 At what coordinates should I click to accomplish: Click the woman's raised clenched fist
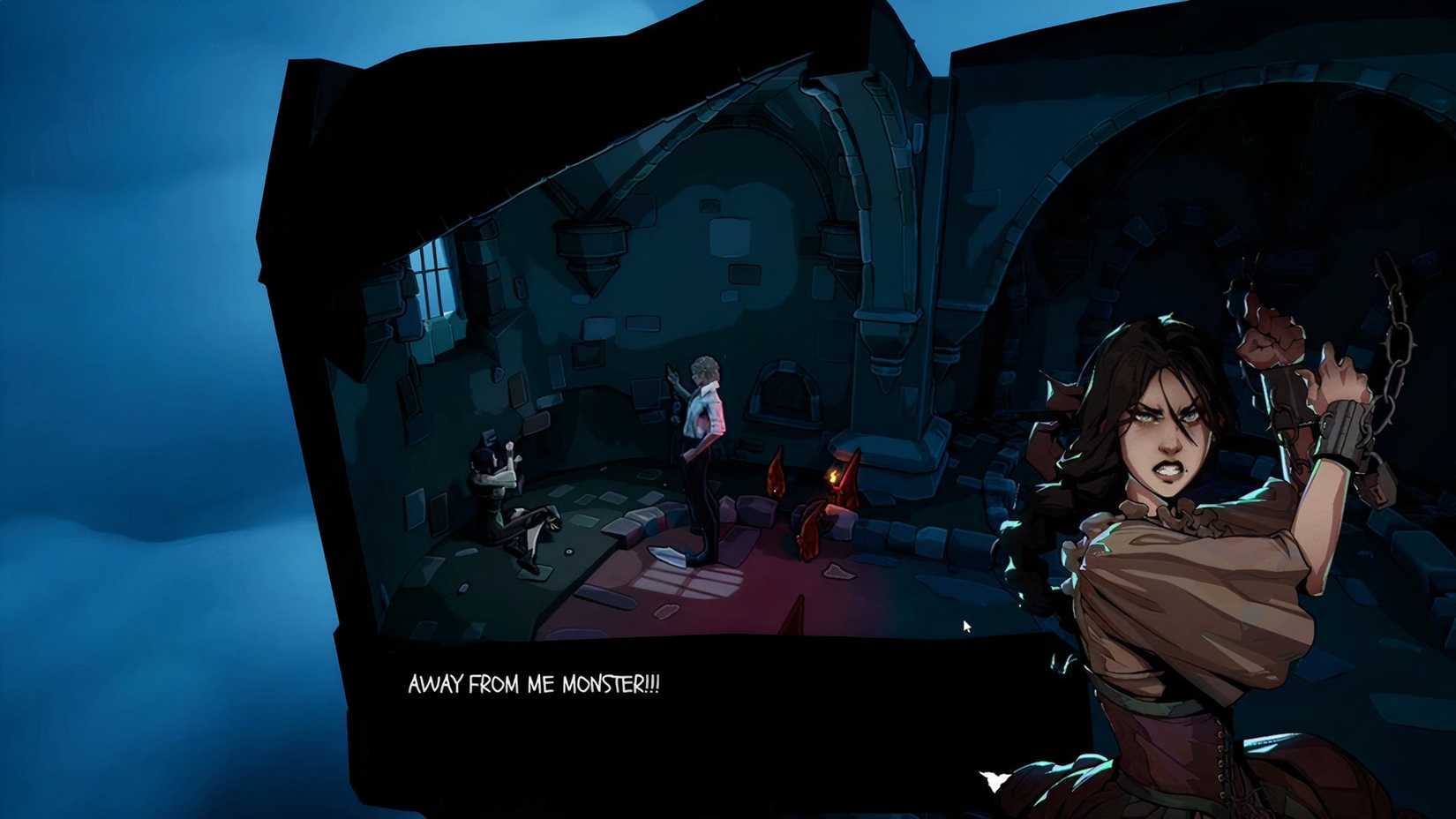(x=1271, y=346)
